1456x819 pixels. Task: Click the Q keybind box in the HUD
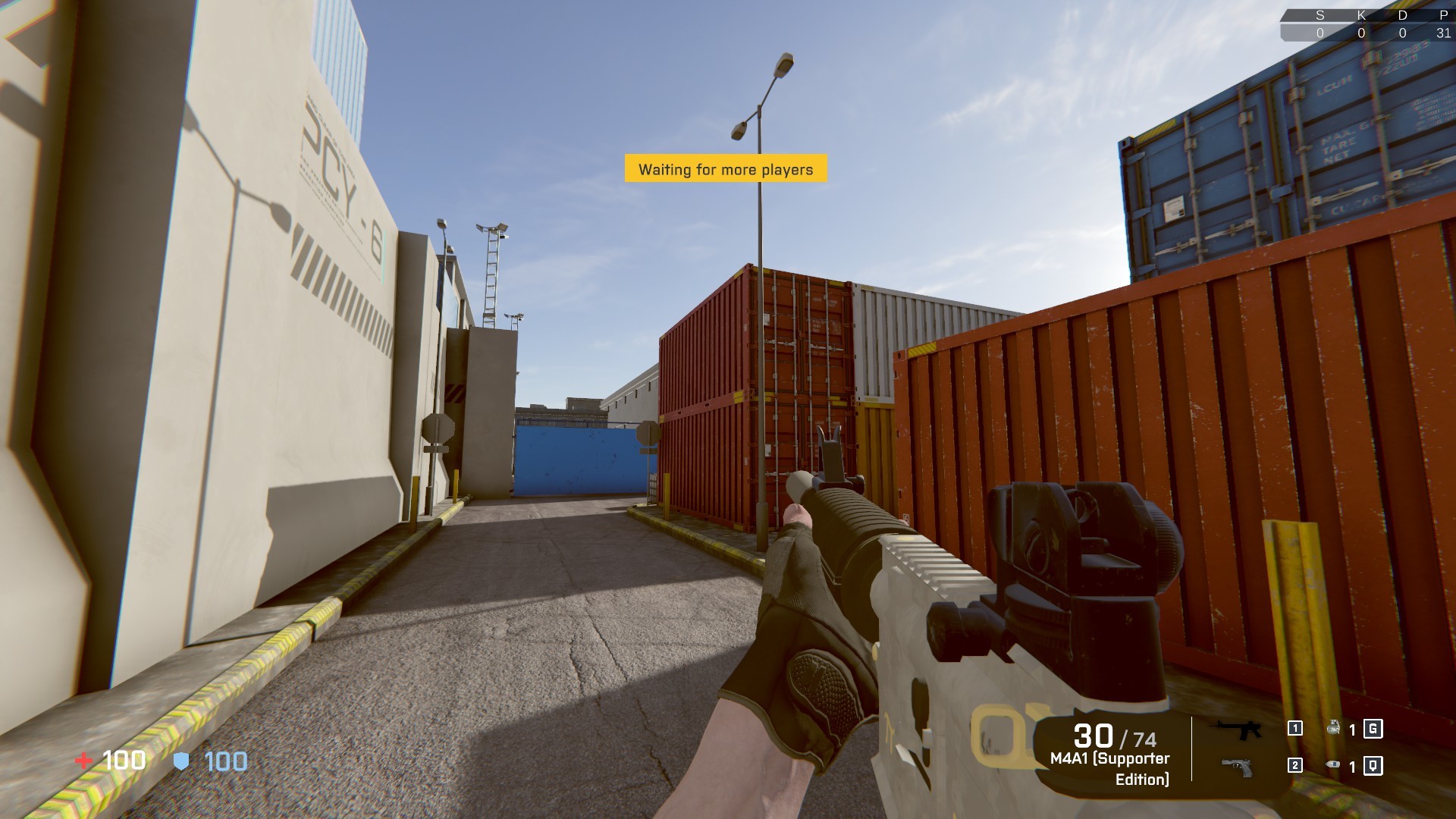coord(1373,765)
